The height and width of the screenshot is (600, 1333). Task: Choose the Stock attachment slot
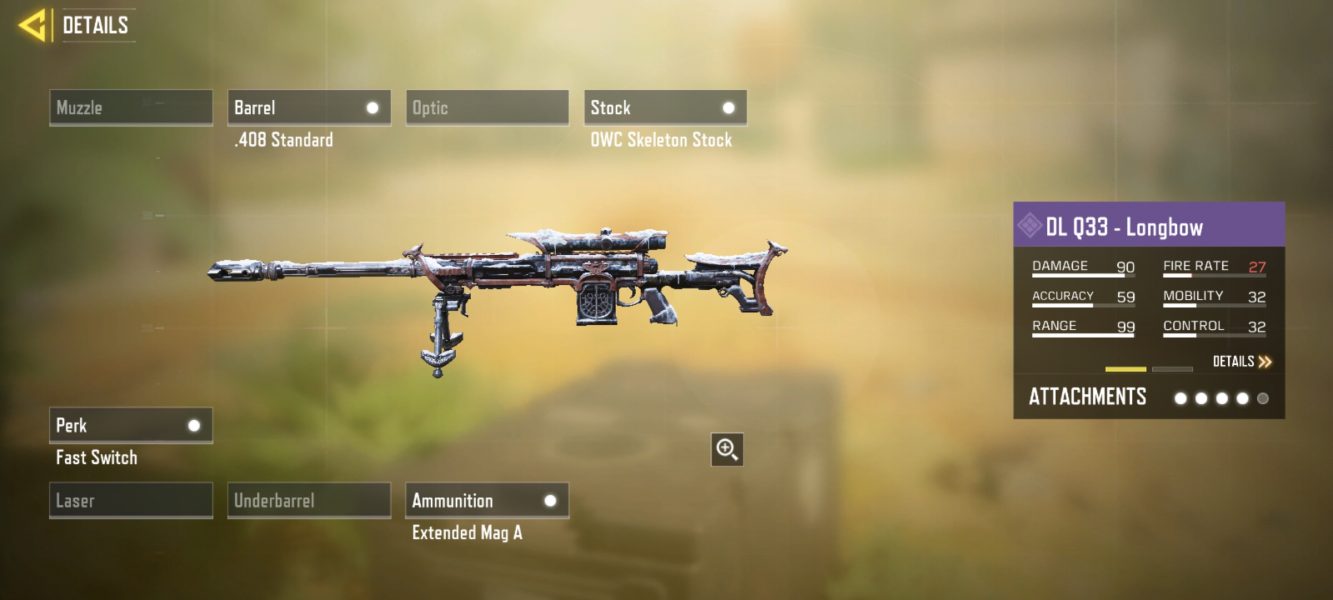[665, 108]
